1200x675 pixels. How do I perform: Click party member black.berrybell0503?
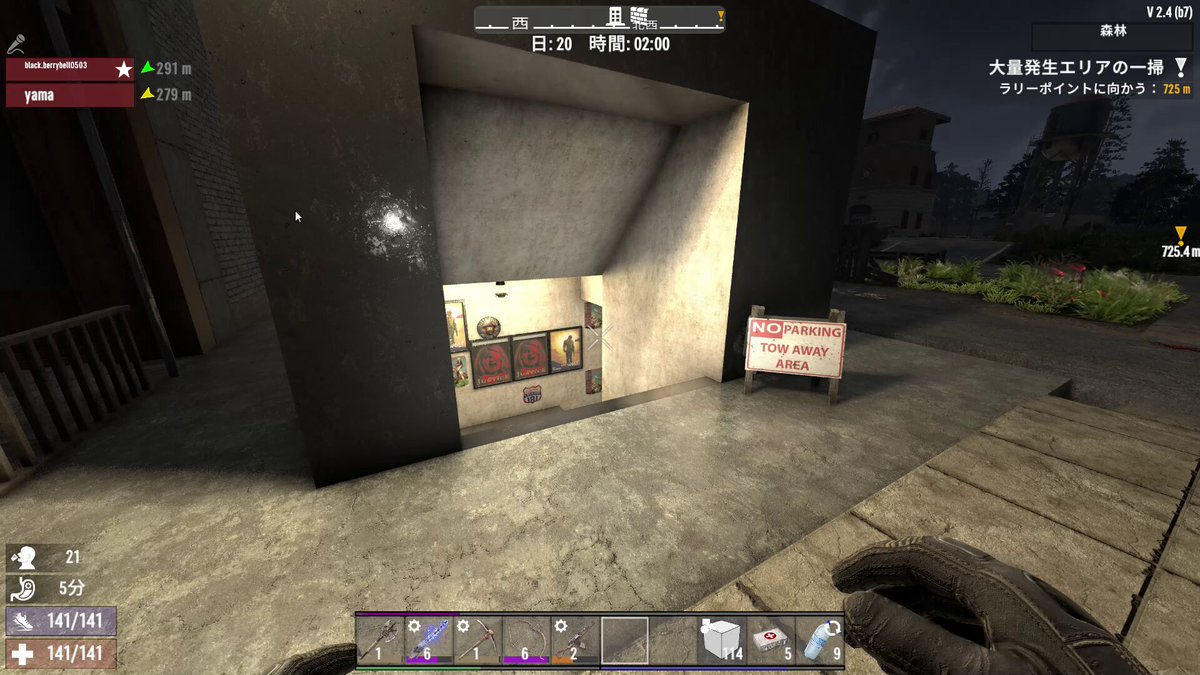(x=70, y=69)
